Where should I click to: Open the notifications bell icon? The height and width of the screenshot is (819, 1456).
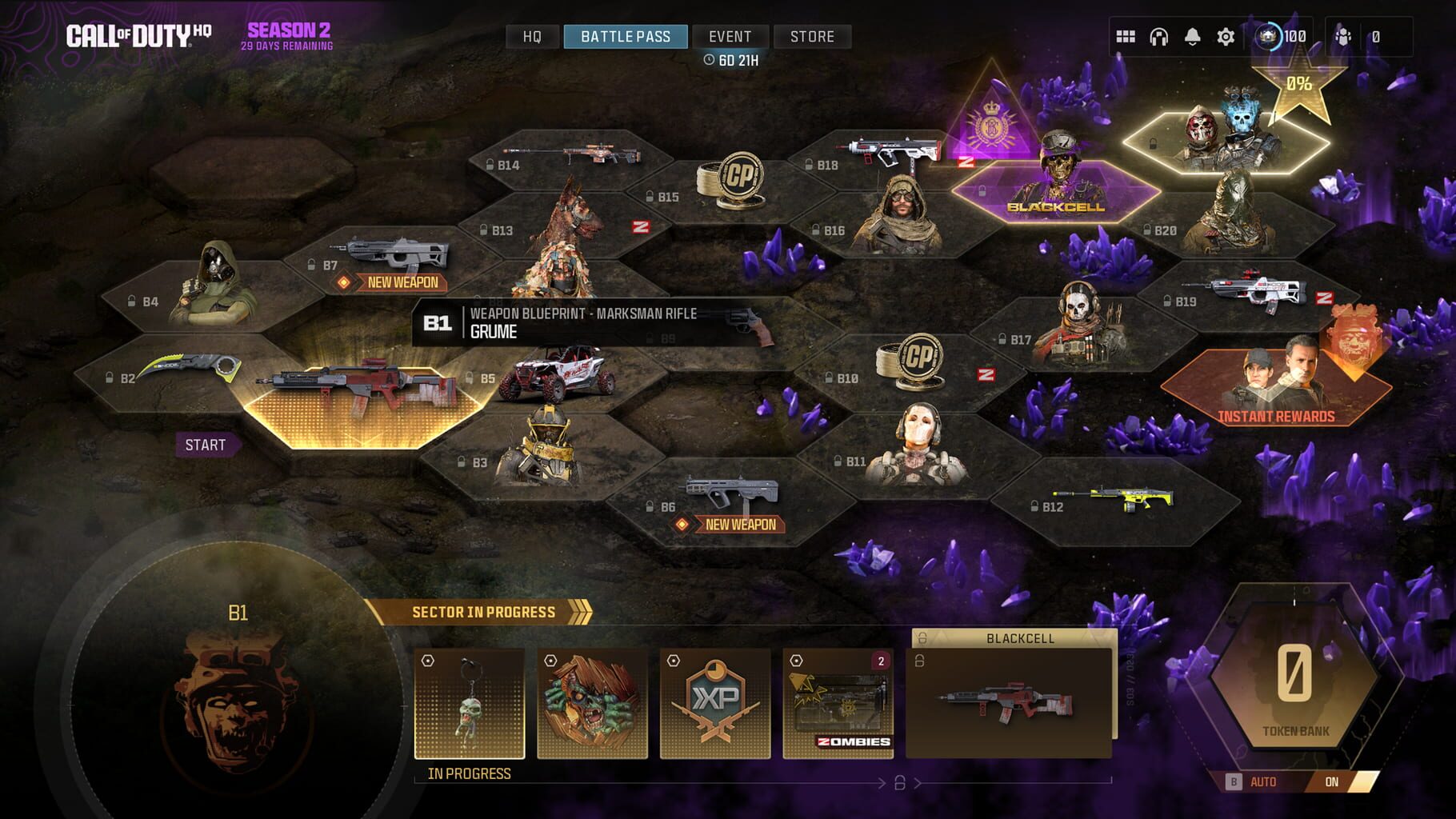(x=1192, y=34)
